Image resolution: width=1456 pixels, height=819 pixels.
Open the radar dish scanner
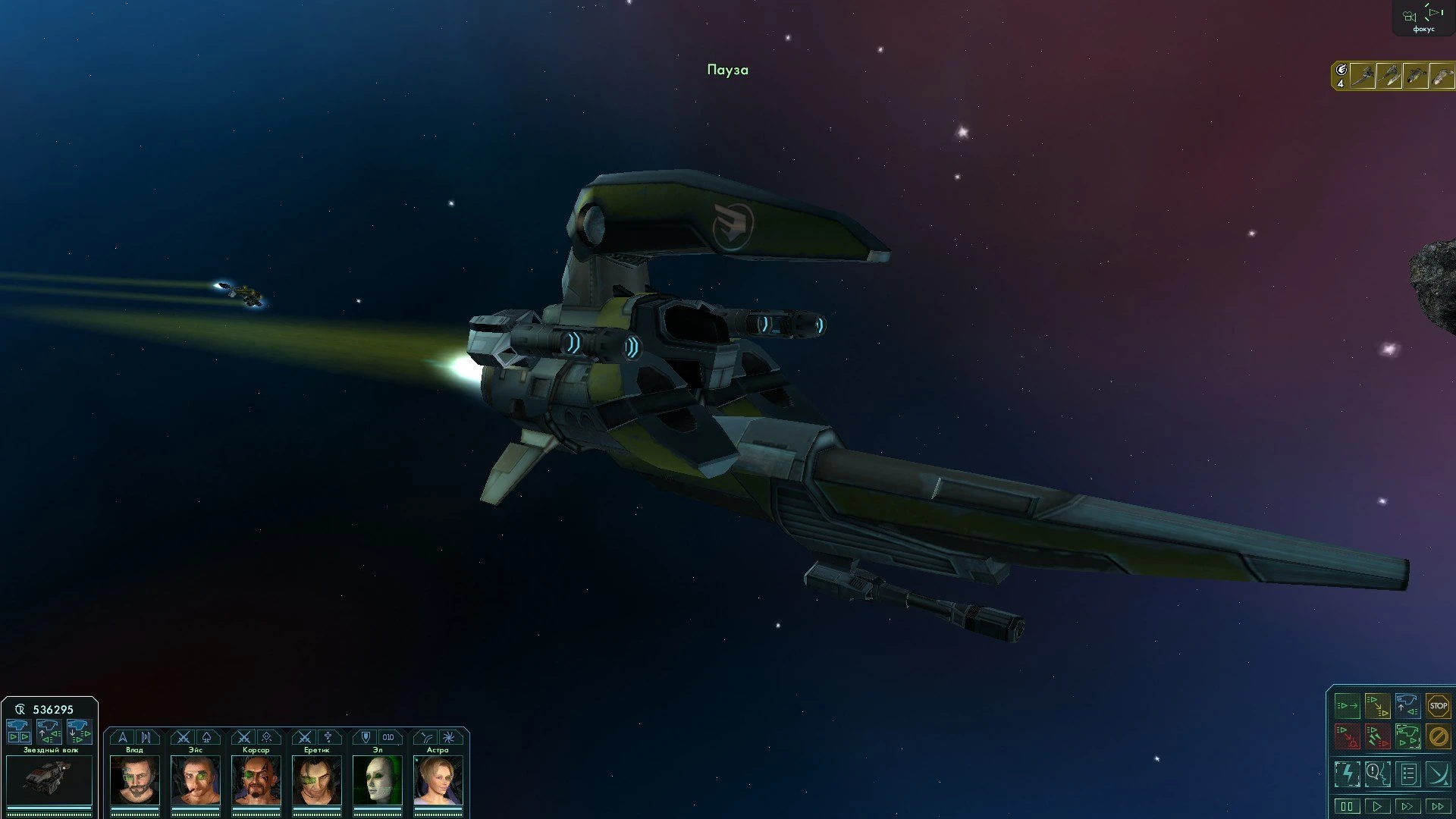(x=1438, y=774)
